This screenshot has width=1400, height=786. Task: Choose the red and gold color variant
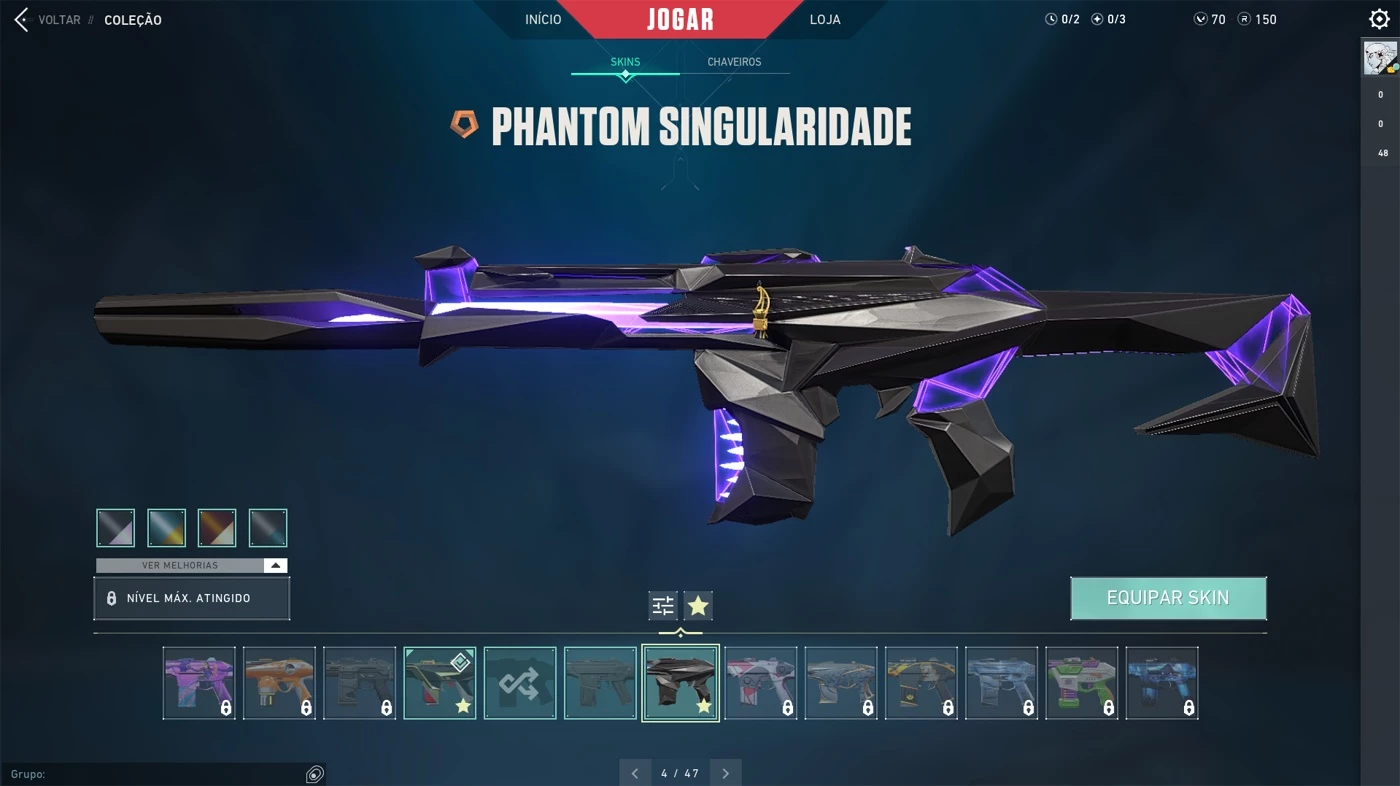(x=217, y=528)
